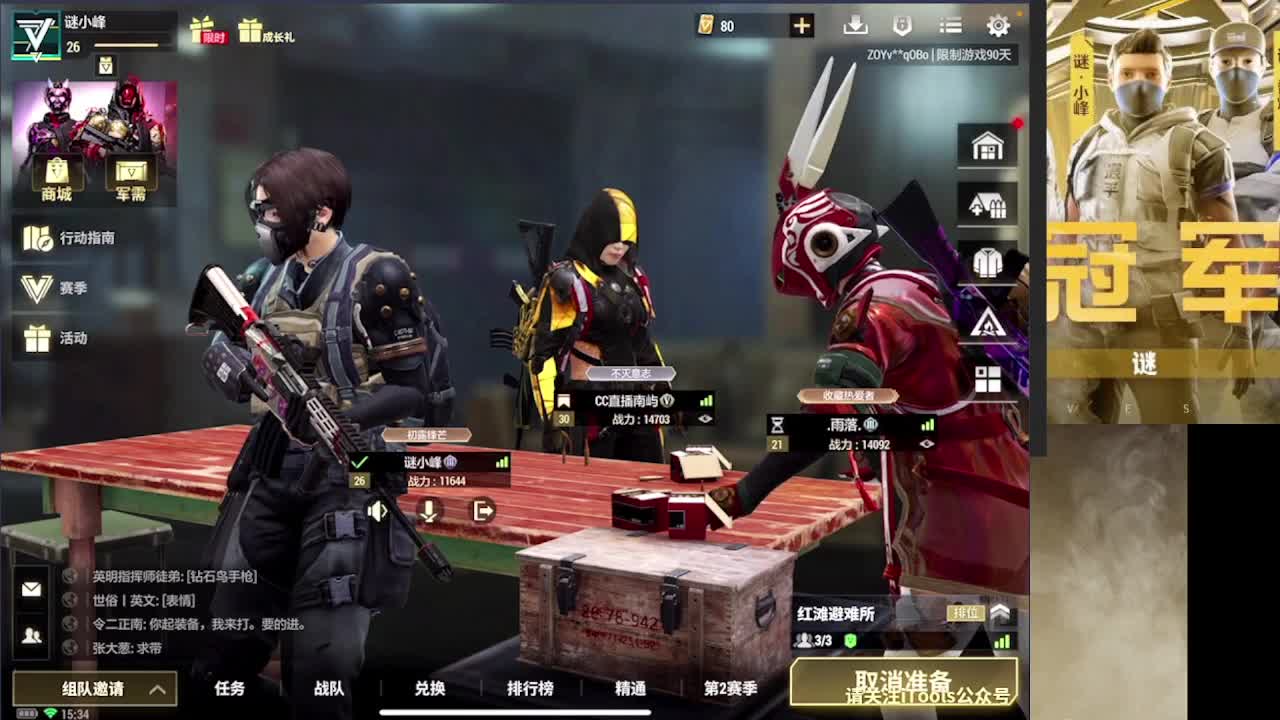
Task: Collapse the 组队邀请 panel via its chevron
Action: tap(155, 688)
